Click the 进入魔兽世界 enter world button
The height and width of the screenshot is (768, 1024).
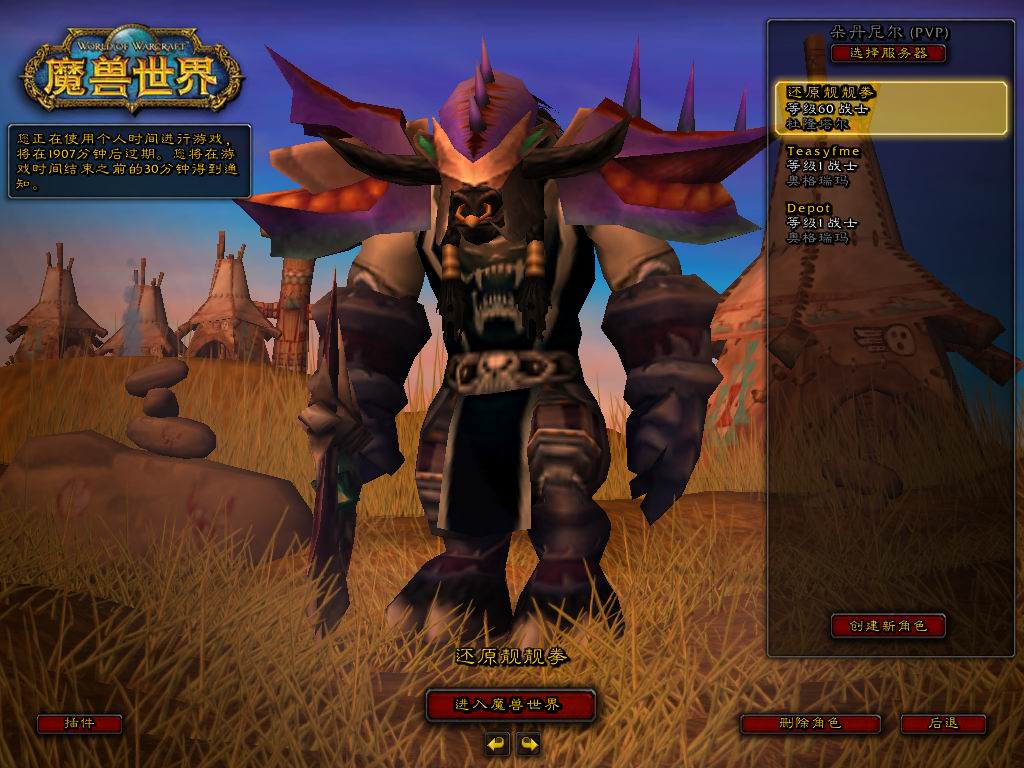(x=510, y=705)
